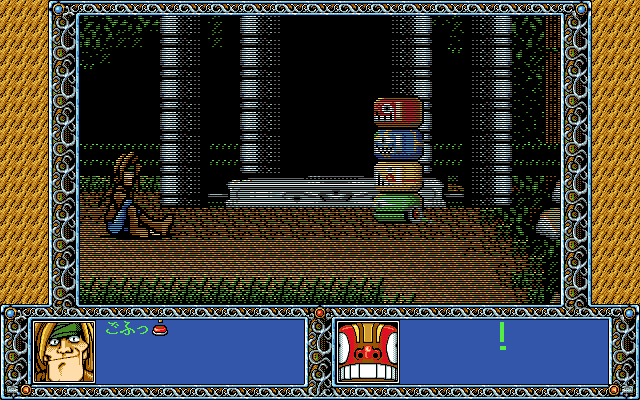640x400 pixels.
Task: Click the green-bandana man's portrait
Action: pyautogui.click(x=64, y=352)
